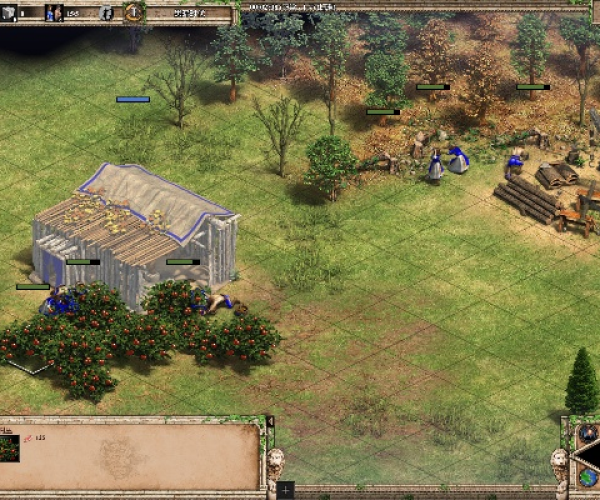Toggle the fiery orb minimap filter button

coord(587,433)
